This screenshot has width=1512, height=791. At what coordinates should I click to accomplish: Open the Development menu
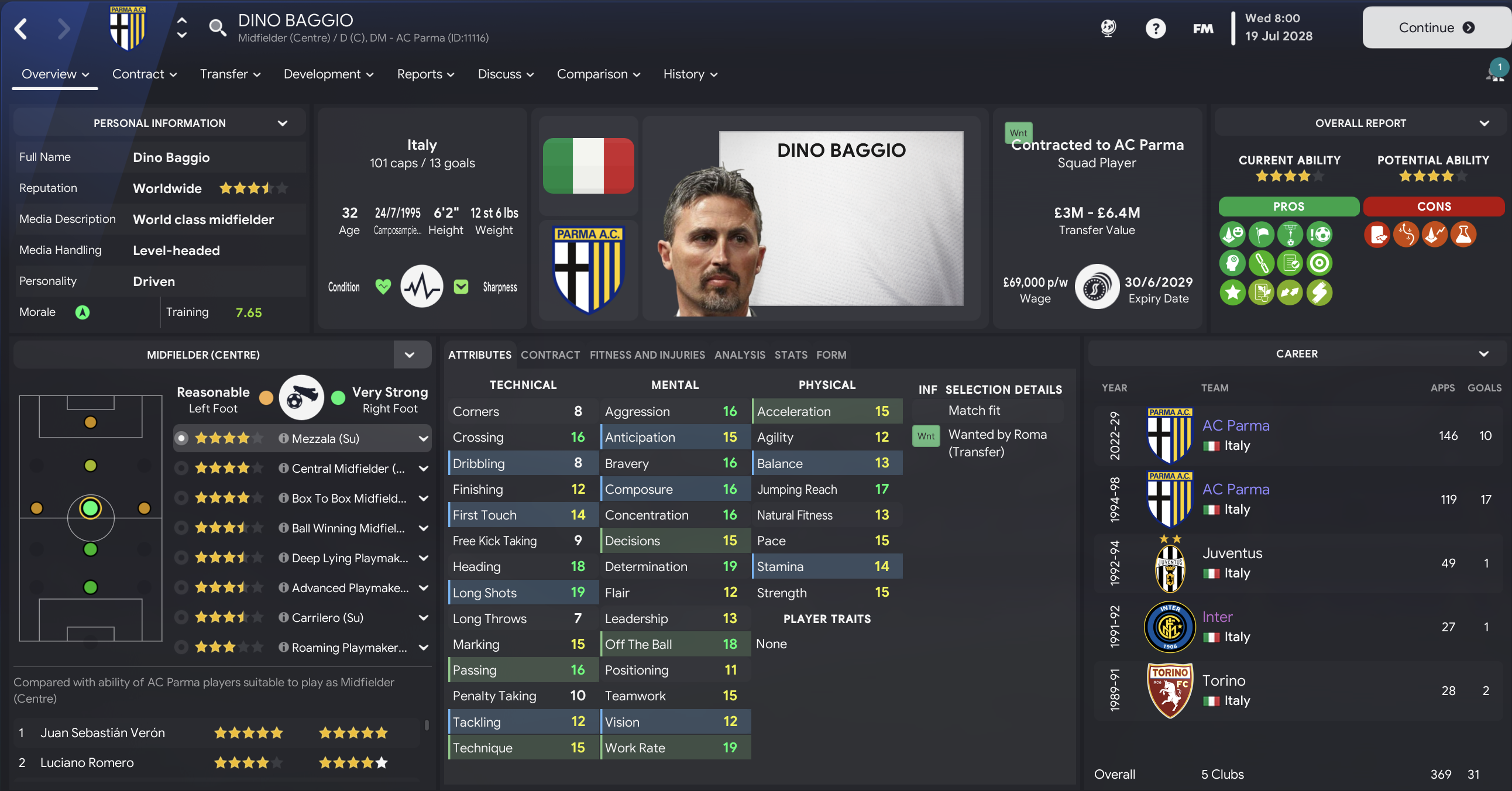pyautogui.click(x=328, y=74)
